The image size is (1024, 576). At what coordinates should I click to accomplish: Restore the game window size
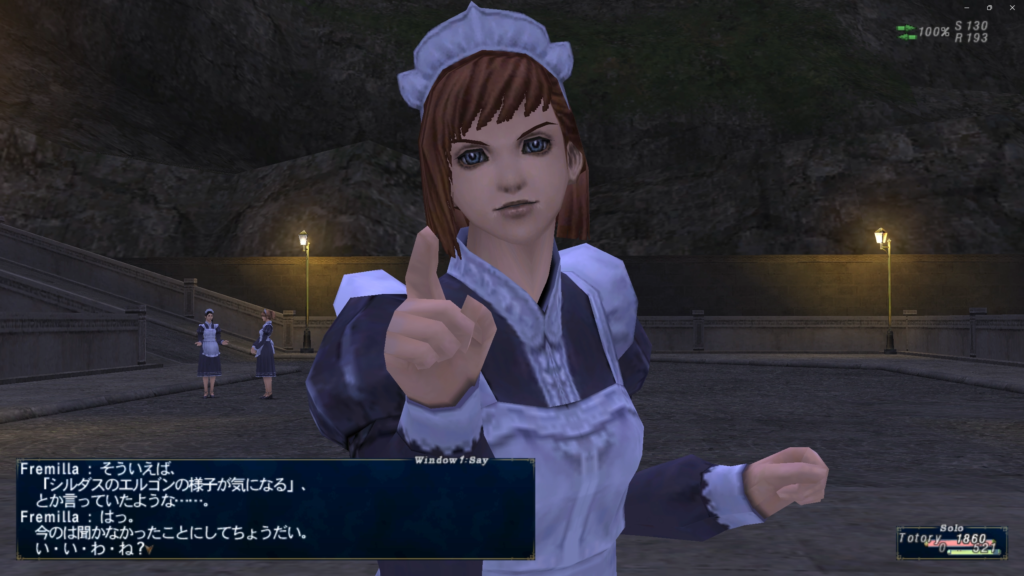(x=988, y=7)
